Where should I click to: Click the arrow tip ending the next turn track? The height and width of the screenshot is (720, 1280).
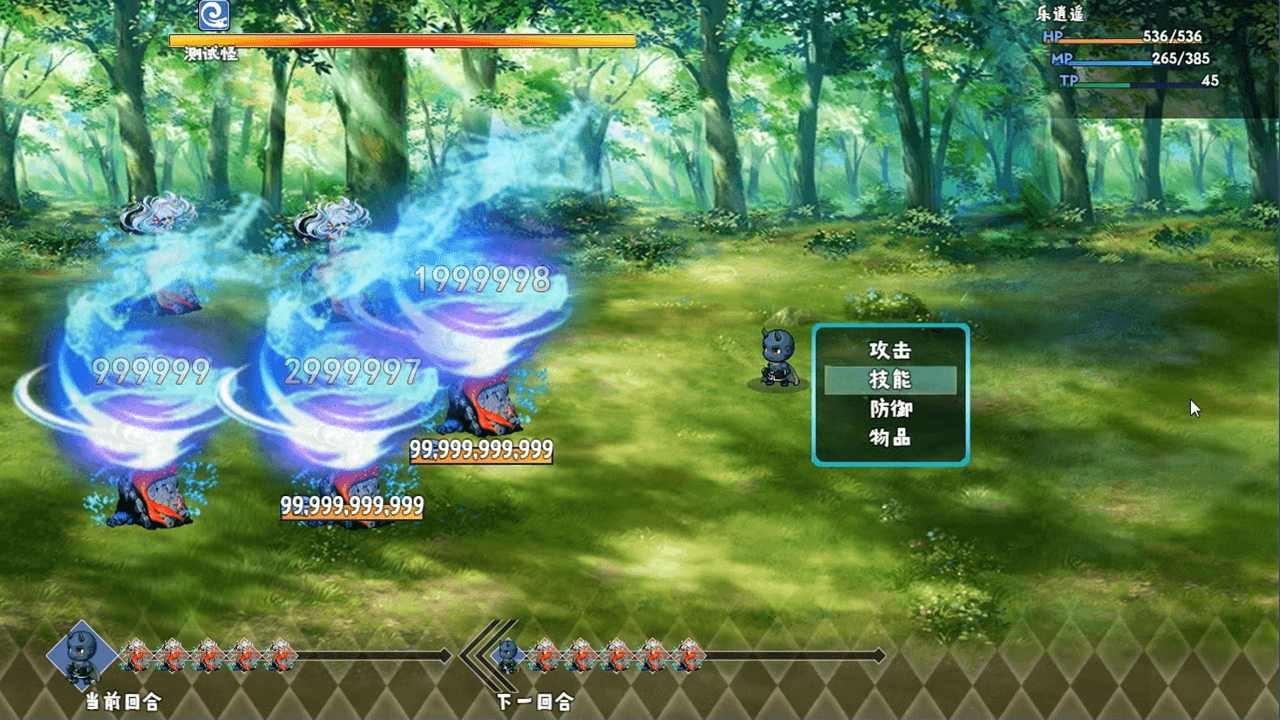click(879, 655)
